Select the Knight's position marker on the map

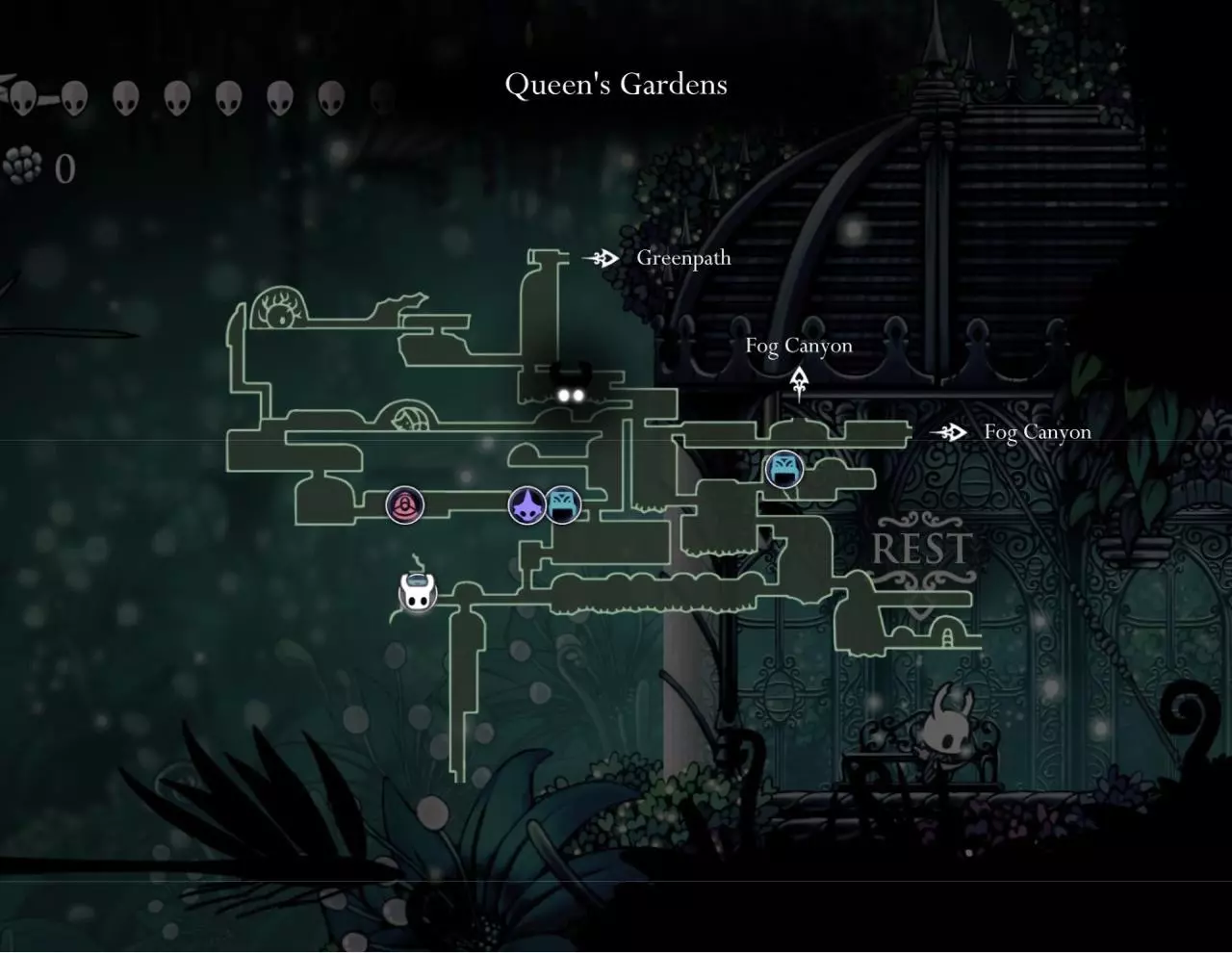point(418,593)
